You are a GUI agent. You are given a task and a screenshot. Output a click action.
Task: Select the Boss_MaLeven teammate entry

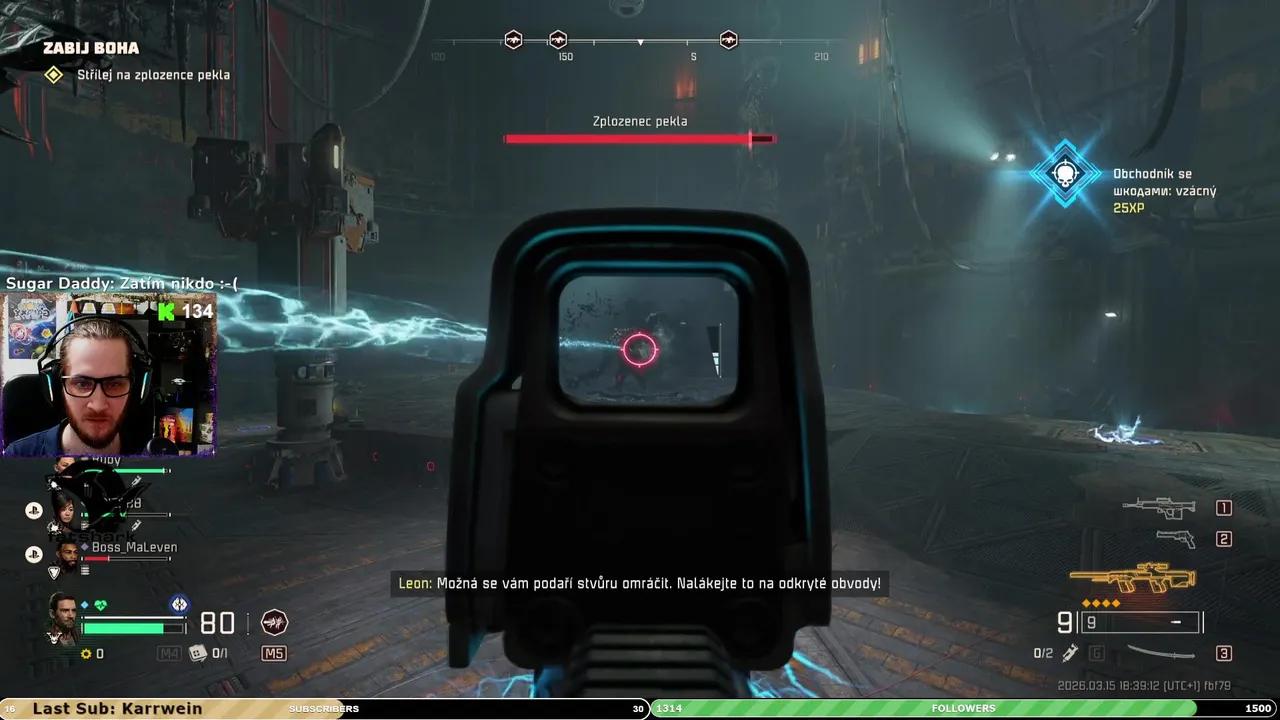coord(134,548)
